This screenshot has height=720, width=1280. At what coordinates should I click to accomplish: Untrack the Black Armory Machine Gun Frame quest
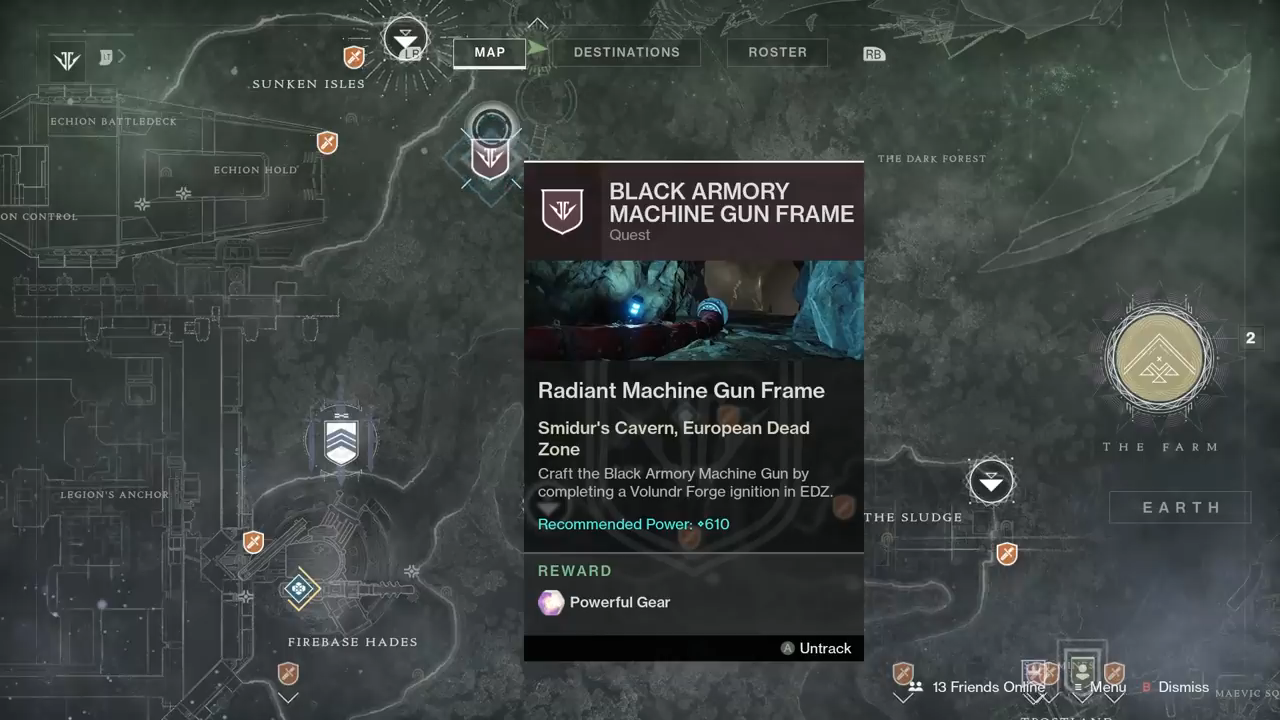pos(816,648)
